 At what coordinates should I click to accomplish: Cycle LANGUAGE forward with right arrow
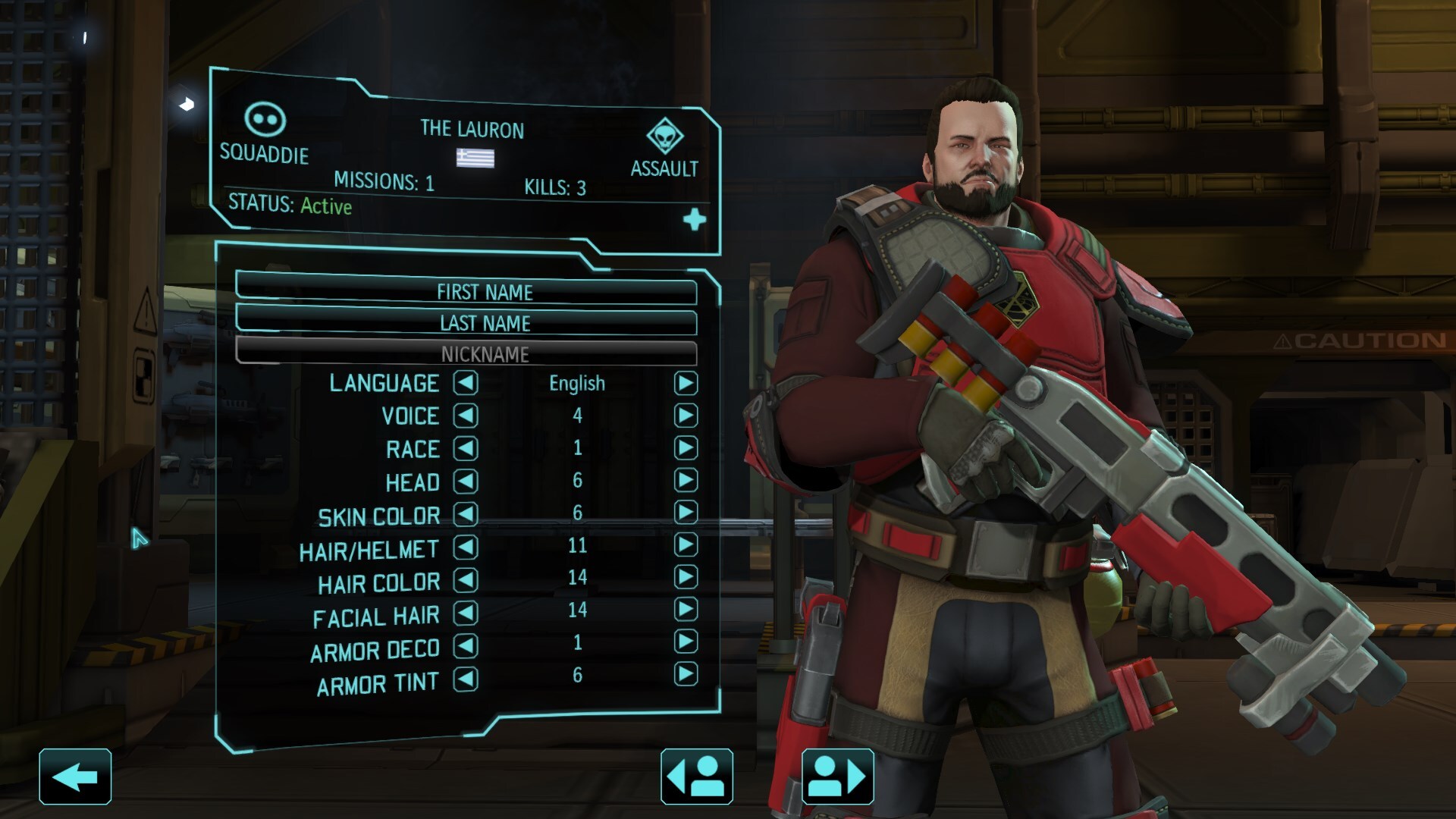click(x=687, y=384)
